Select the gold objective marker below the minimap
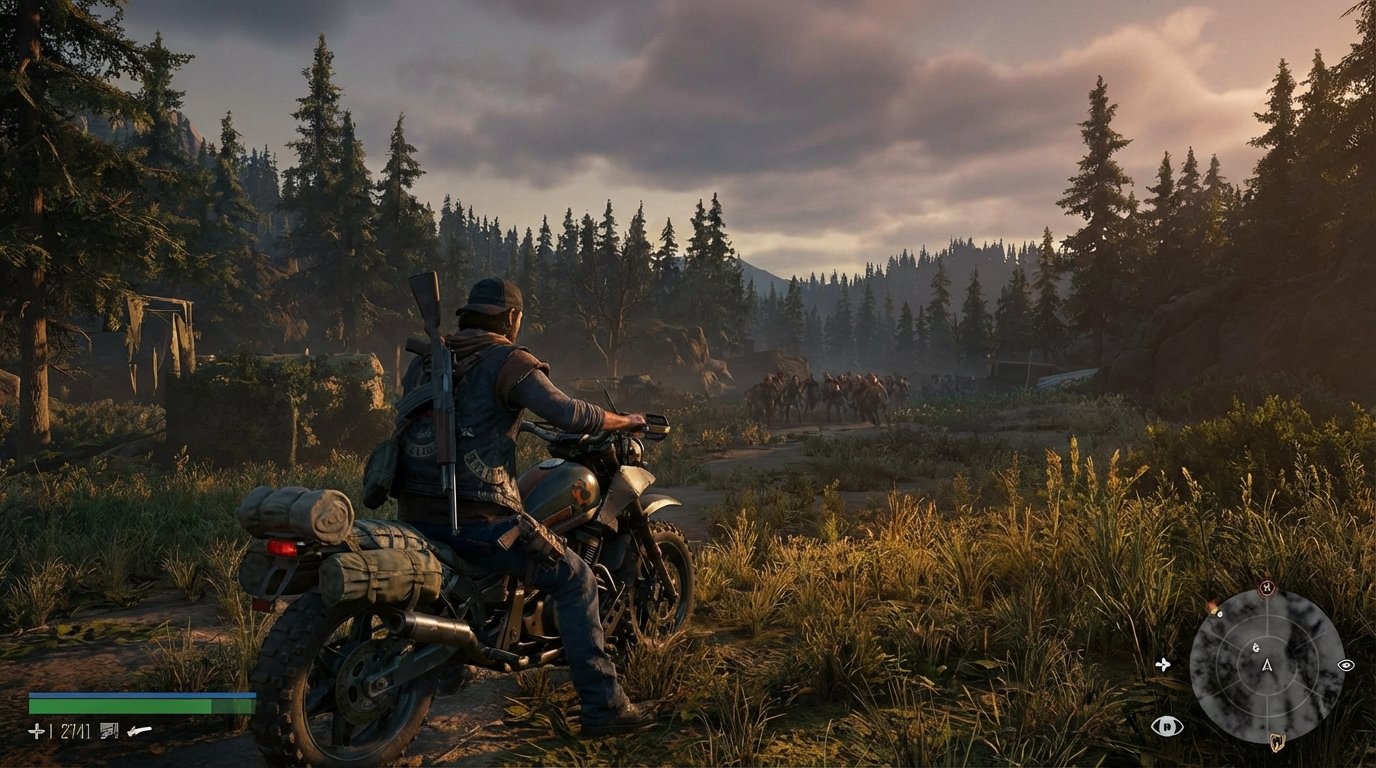Image resolution: width=1376 pixels, height=768 pixels. tap(1277, 740)
